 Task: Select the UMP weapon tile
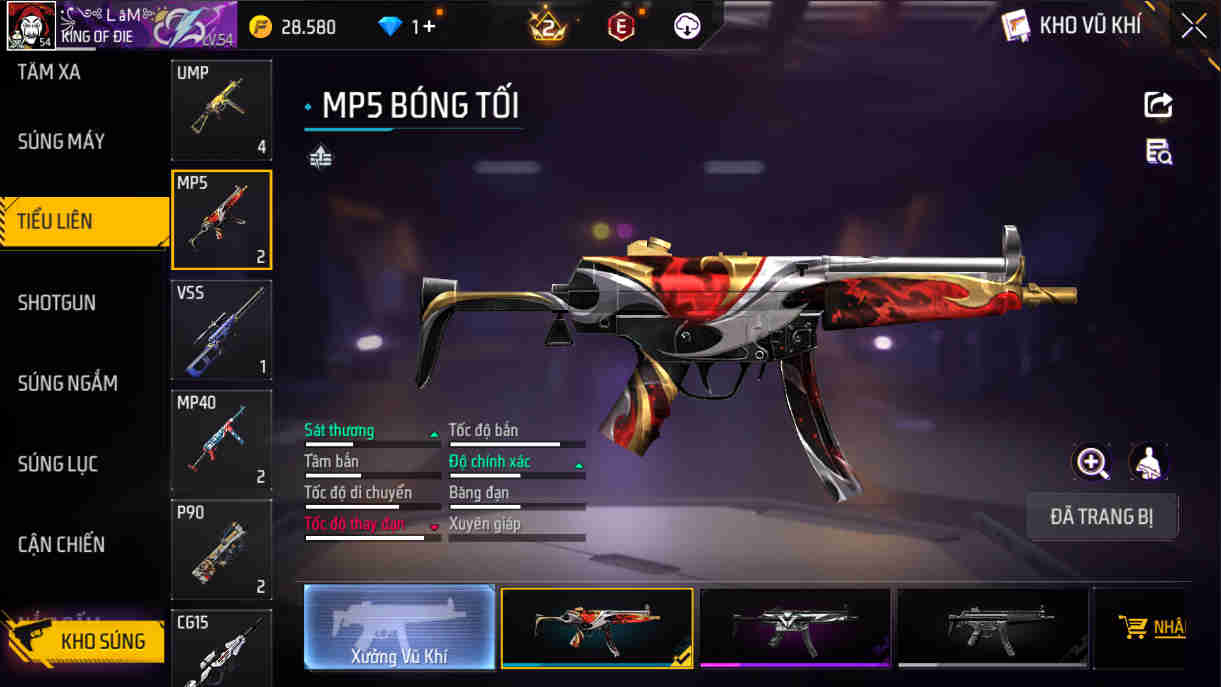tap(221, 110)
